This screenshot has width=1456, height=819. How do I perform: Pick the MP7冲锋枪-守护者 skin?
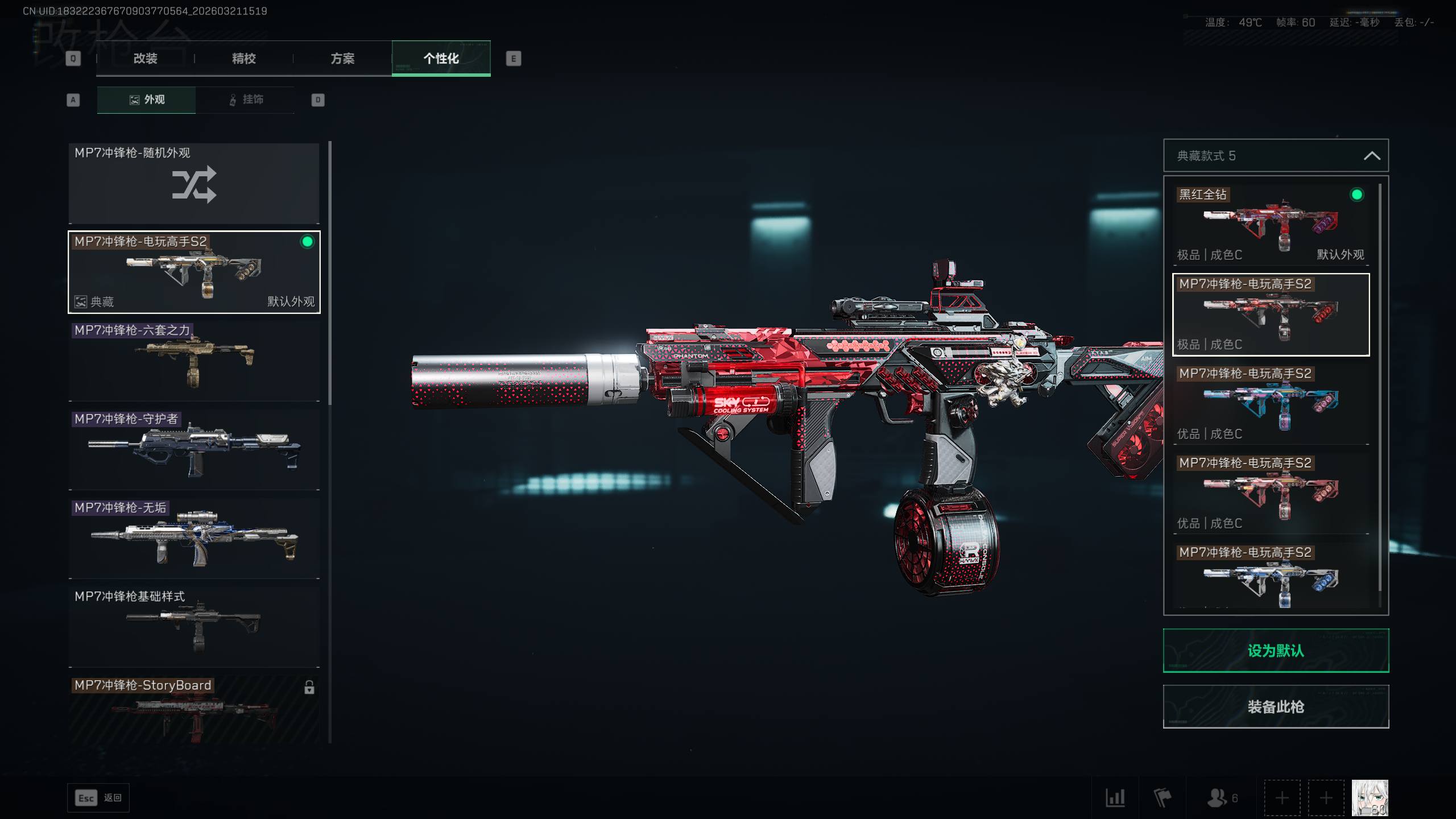(194, 450)
